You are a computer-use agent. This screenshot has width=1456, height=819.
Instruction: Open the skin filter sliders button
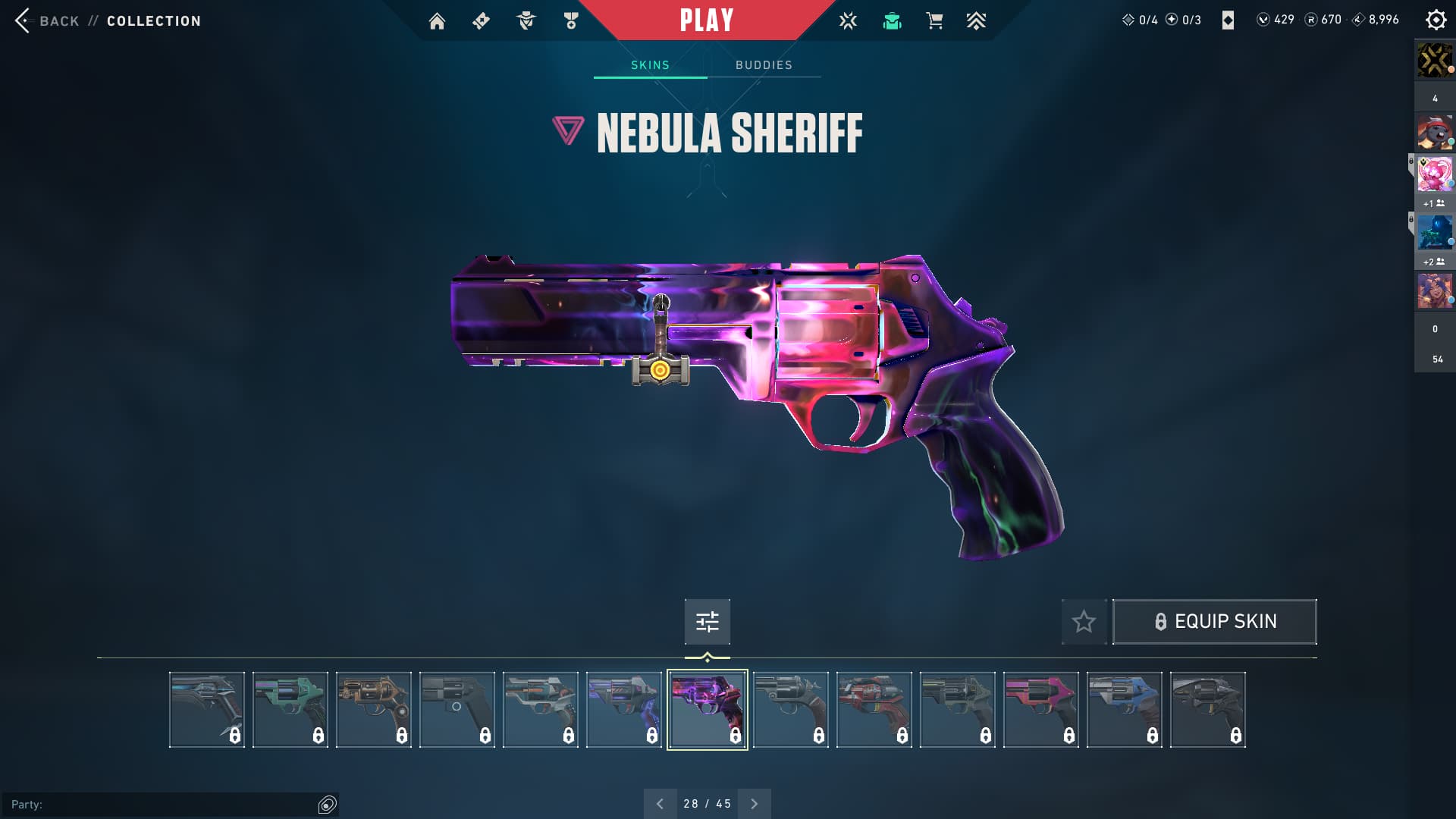(707, 622)
